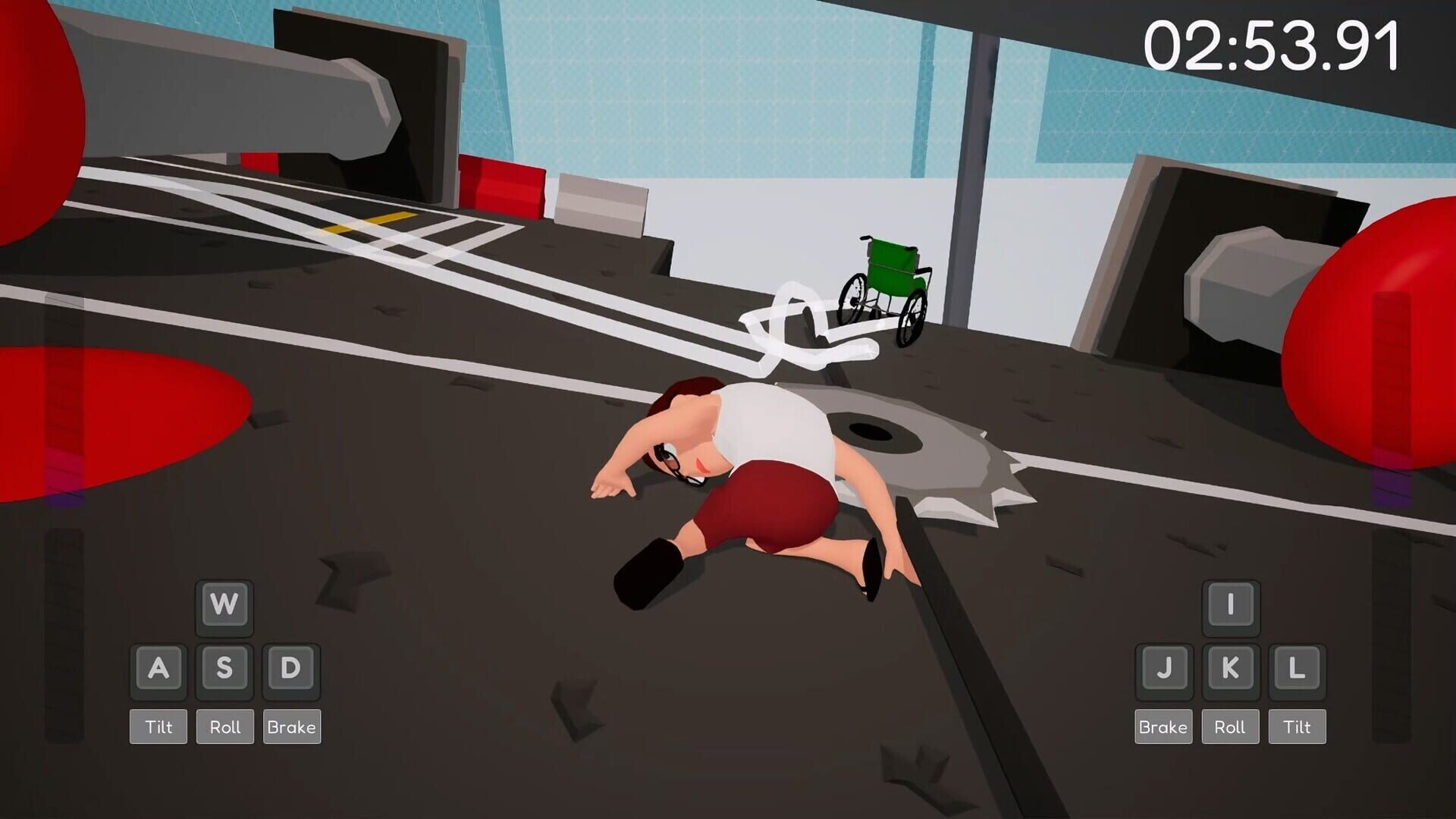Viewport: 1456px width, 819px height.
Task: Select the K key control icon
Action: pos(1230,667)
